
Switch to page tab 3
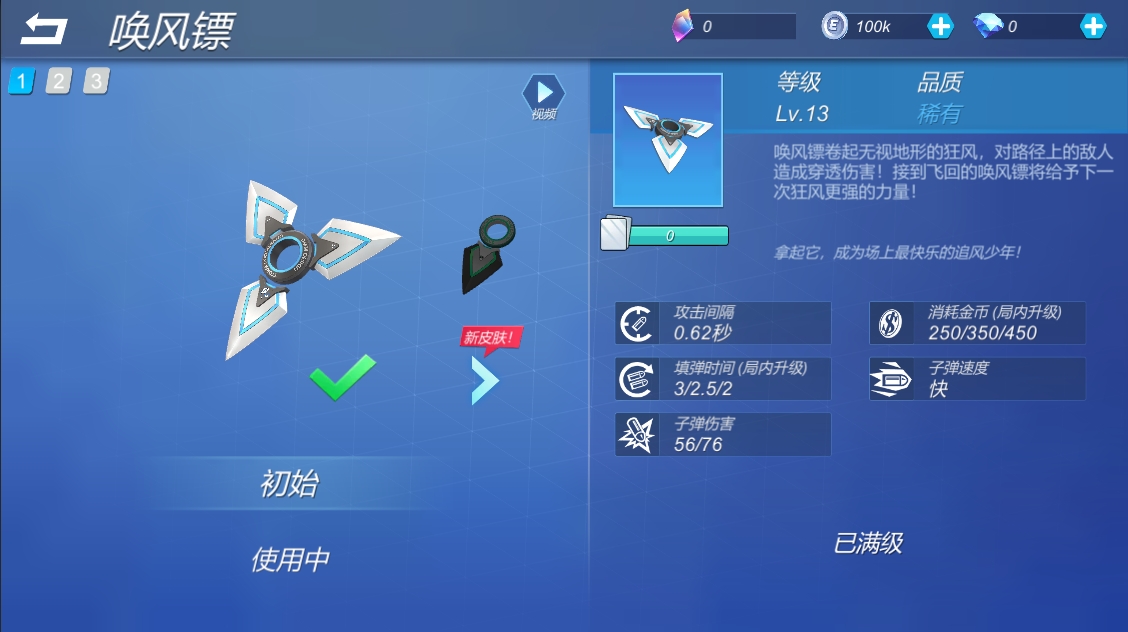[95, 81]
